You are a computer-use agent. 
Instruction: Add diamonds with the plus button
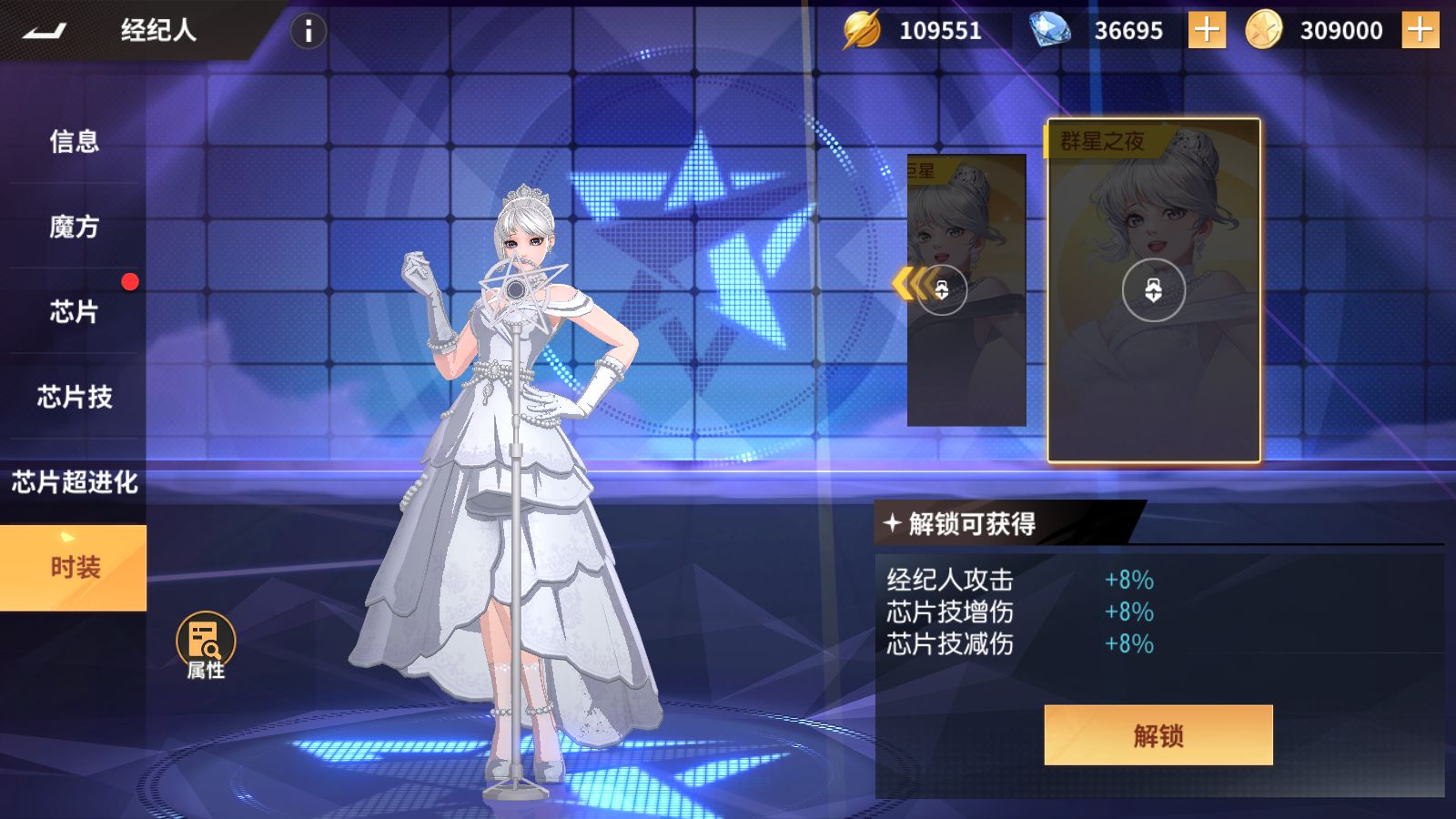1207,31
